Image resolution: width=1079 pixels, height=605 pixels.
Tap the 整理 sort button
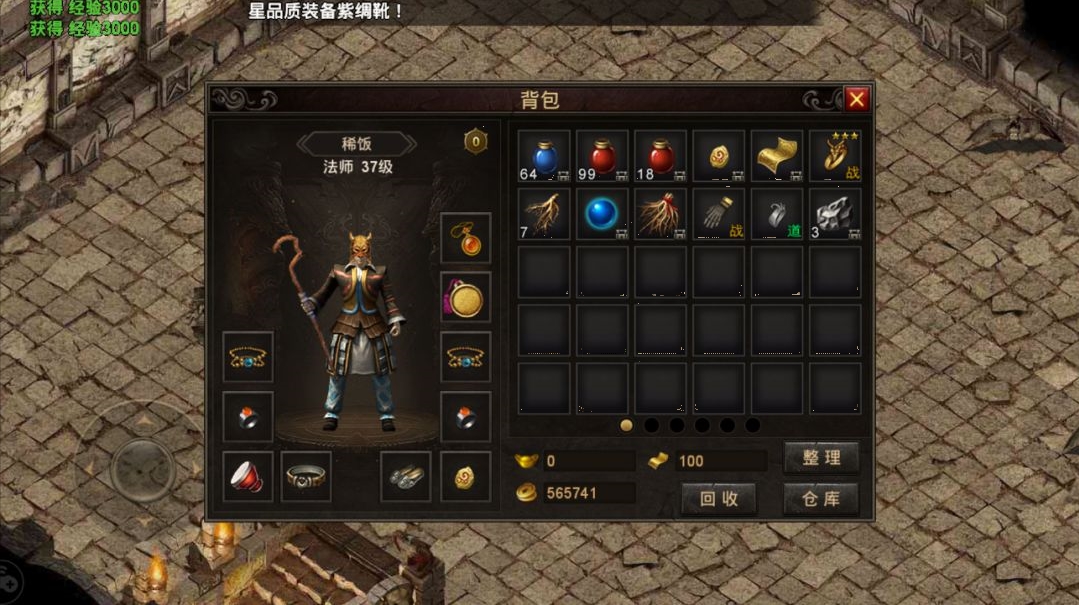821,459
